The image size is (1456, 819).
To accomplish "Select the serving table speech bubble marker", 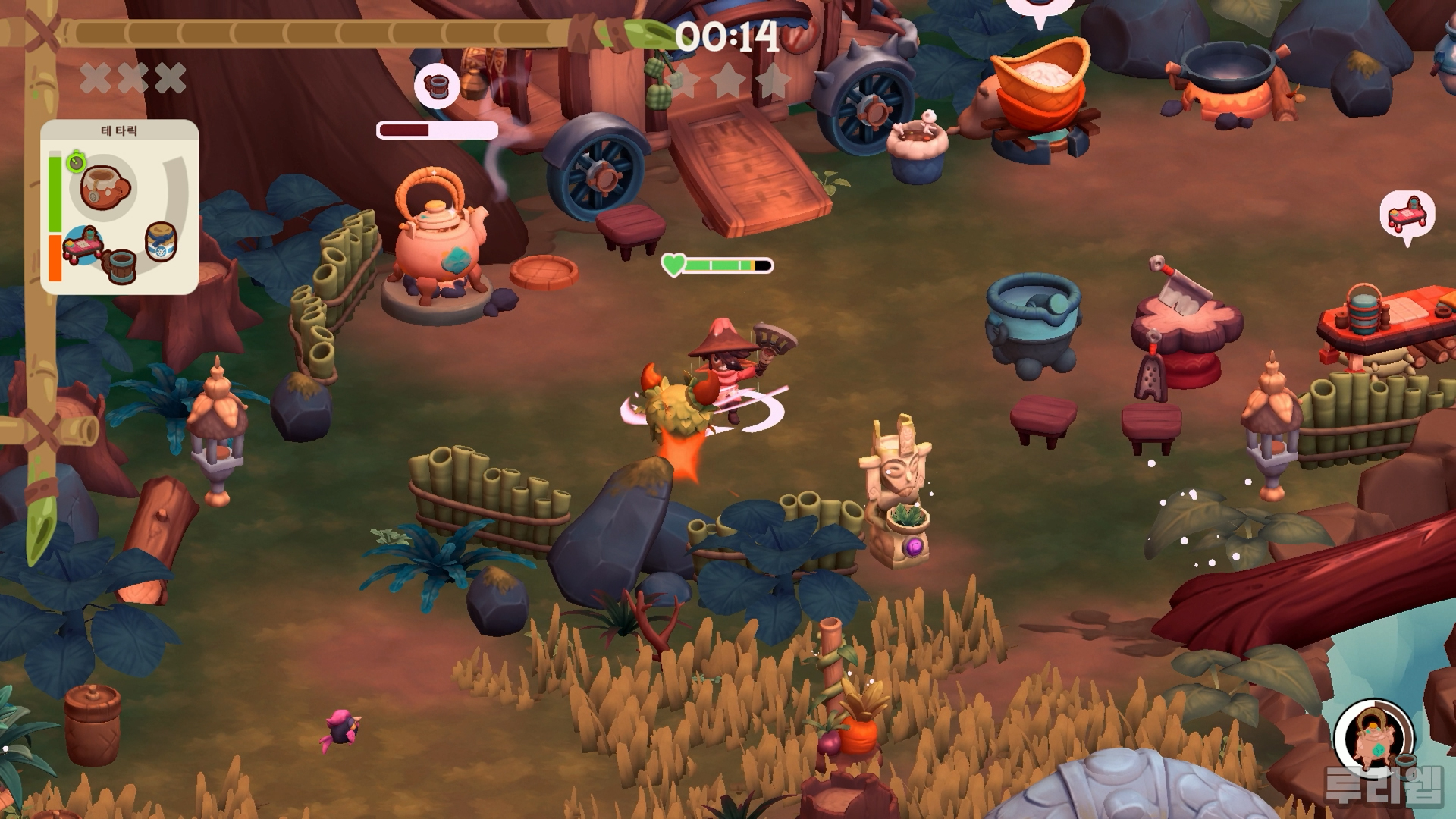I will [x=1407, y=215].
